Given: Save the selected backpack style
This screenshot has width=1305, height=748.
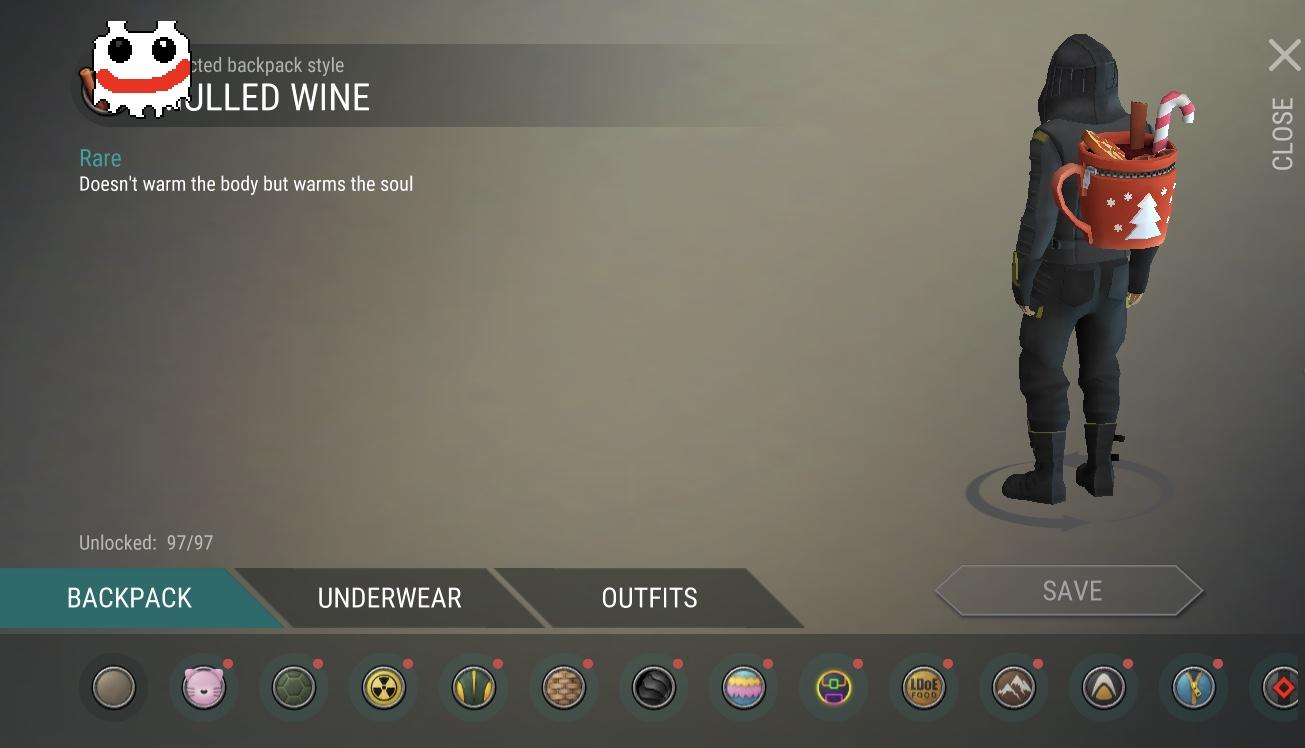Looking at the screenshot, I should [x=1071, y=591].
